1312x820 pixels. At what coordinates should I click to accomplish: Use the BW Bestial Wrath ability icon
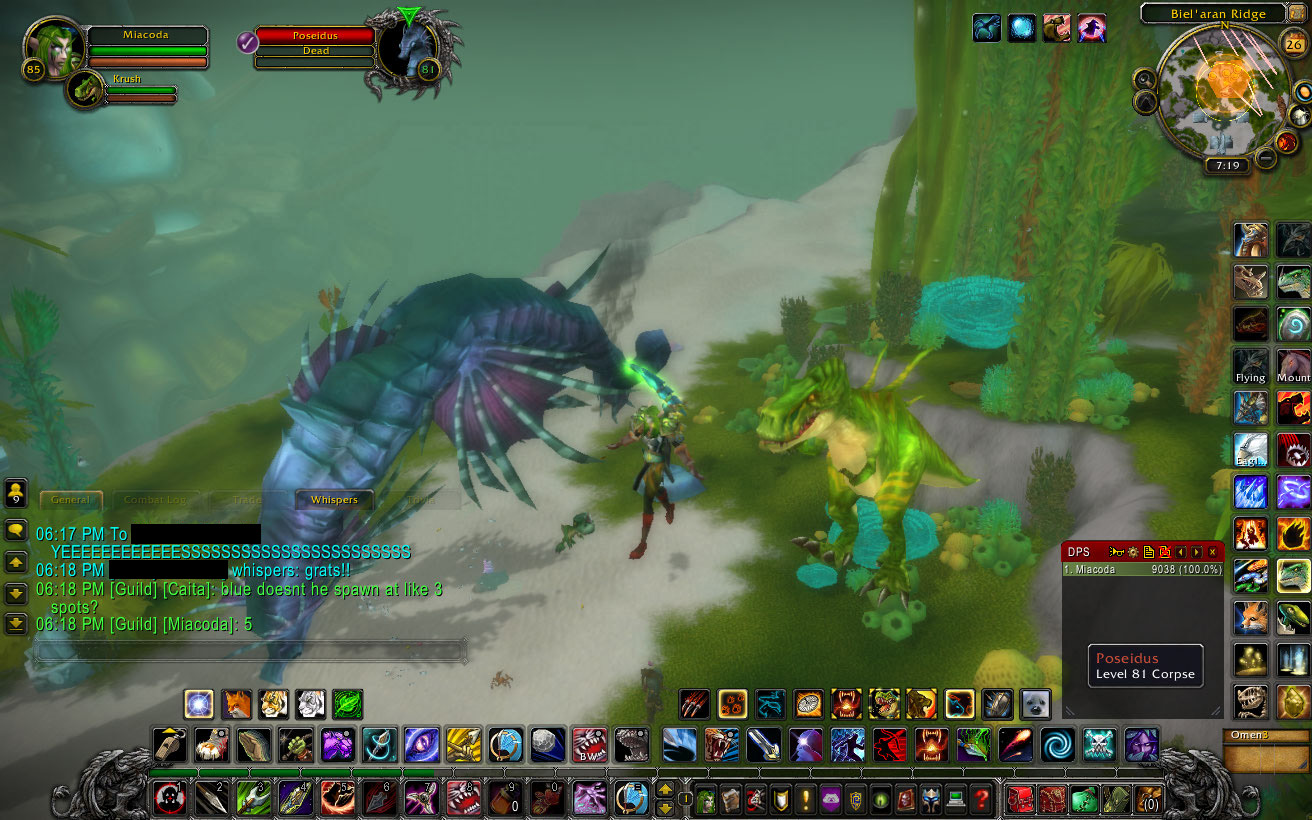click(x=589, y=745)
